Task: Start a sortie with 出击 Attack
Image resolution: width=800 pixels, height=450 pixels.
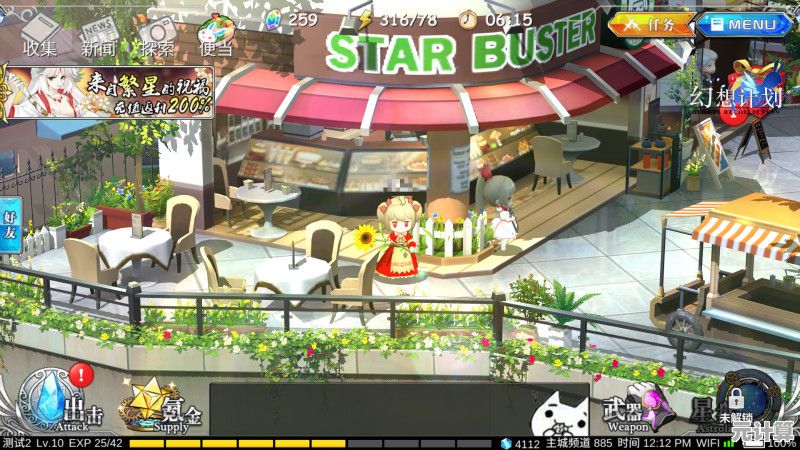Action: coord(55,402)
